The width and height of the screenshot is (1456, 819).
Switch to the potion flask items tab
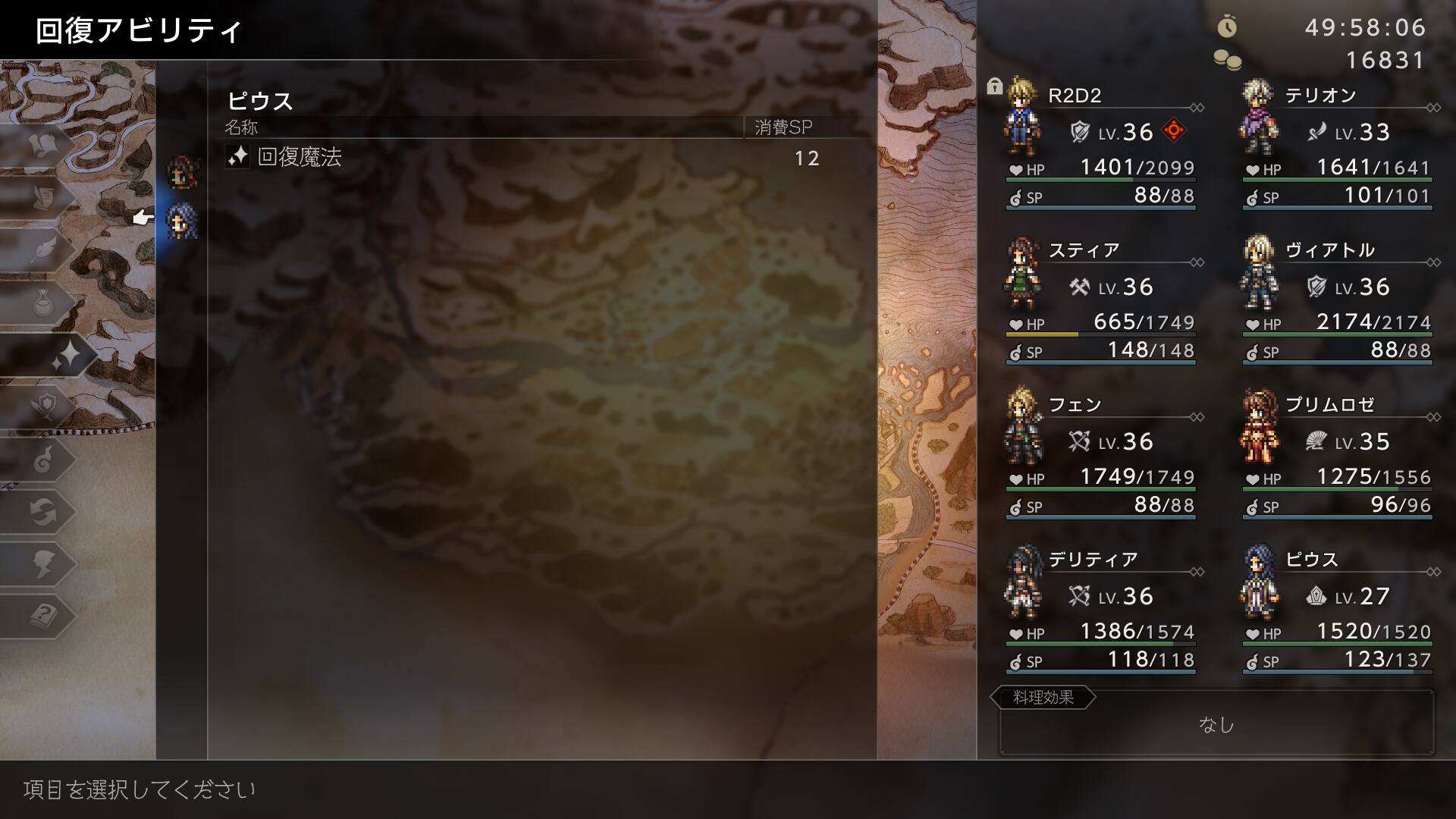(x=42, y=303)
